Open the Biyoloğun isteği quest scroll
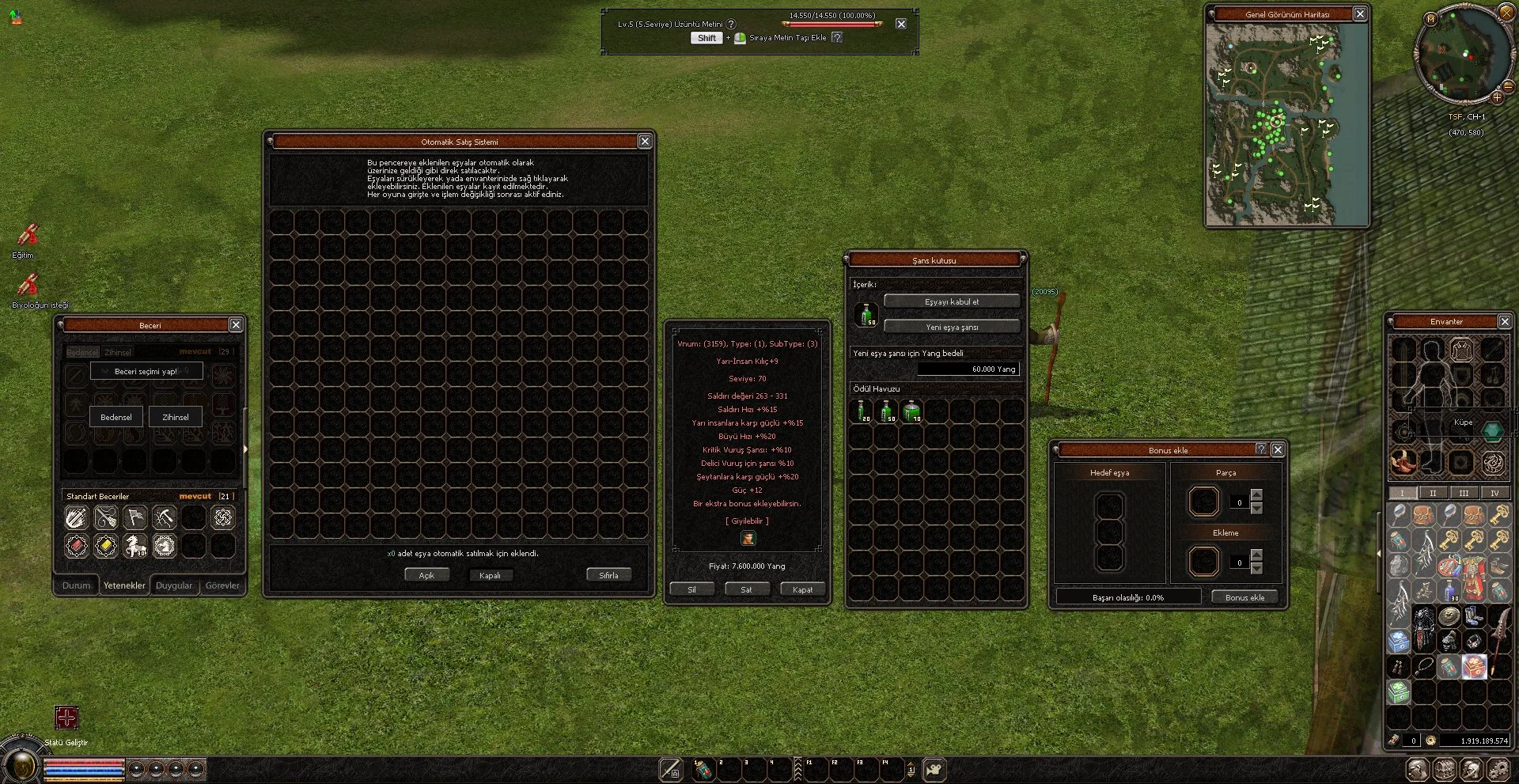The width and height of the screenshot is (1519, 784). (28, 286)
